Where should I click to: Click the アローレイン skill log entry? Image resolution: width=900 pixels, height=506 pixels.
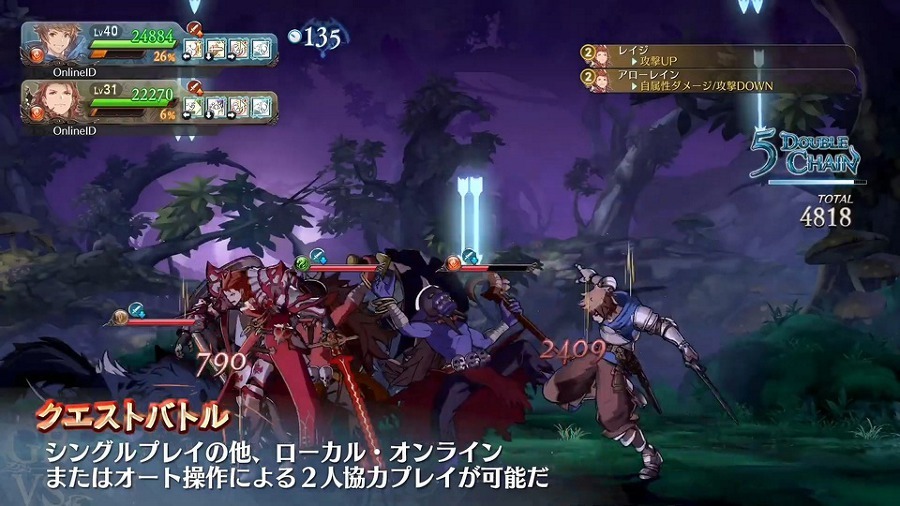pyautogui.click(x=718, y=80)
